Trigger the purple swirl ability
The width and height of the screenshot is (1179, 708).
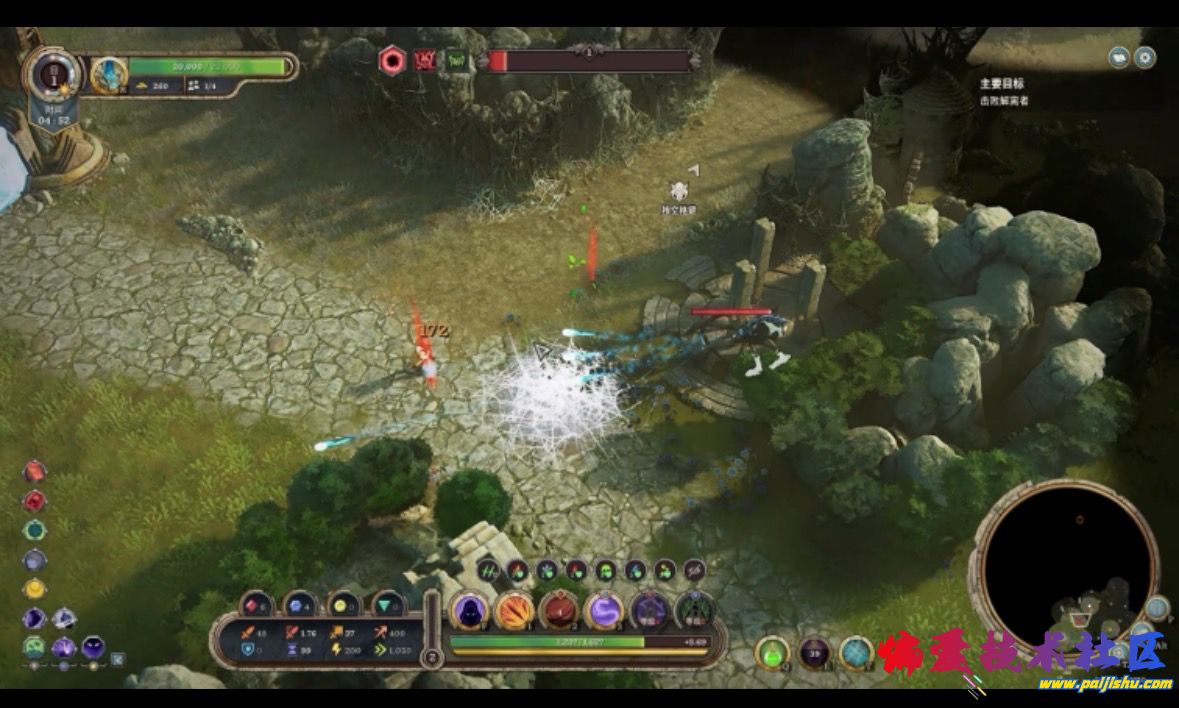[604, 610]
